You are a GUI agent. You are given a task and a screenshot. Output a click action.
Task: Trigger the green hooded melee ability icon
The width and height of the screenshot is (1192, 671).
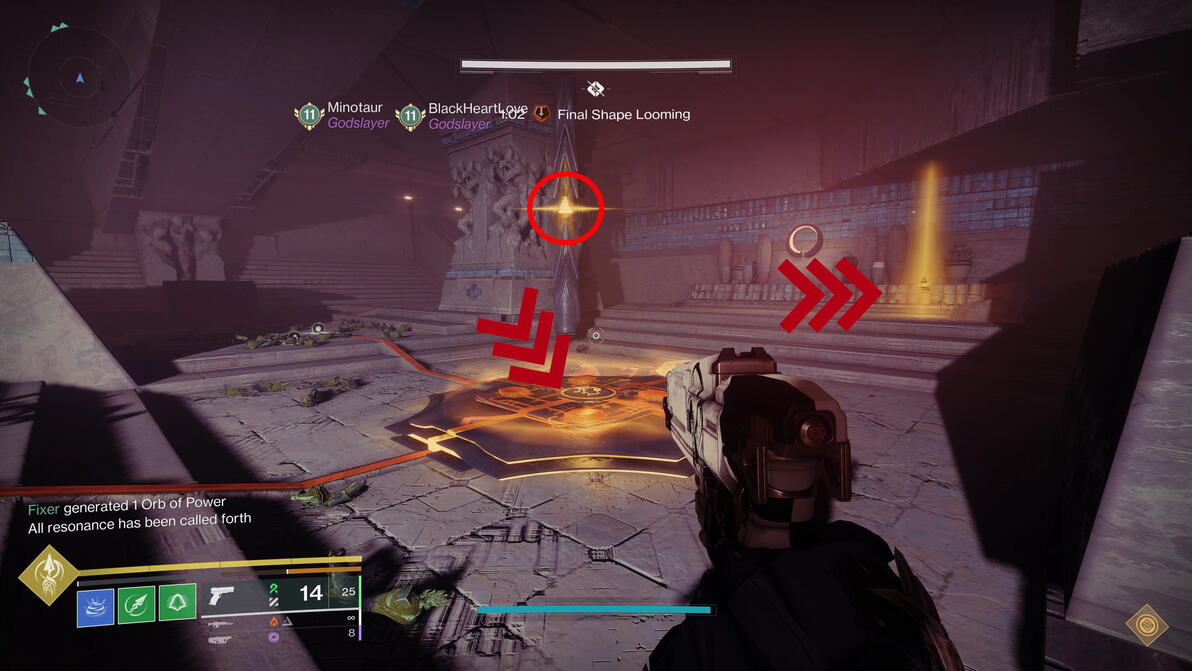point(177,603)
